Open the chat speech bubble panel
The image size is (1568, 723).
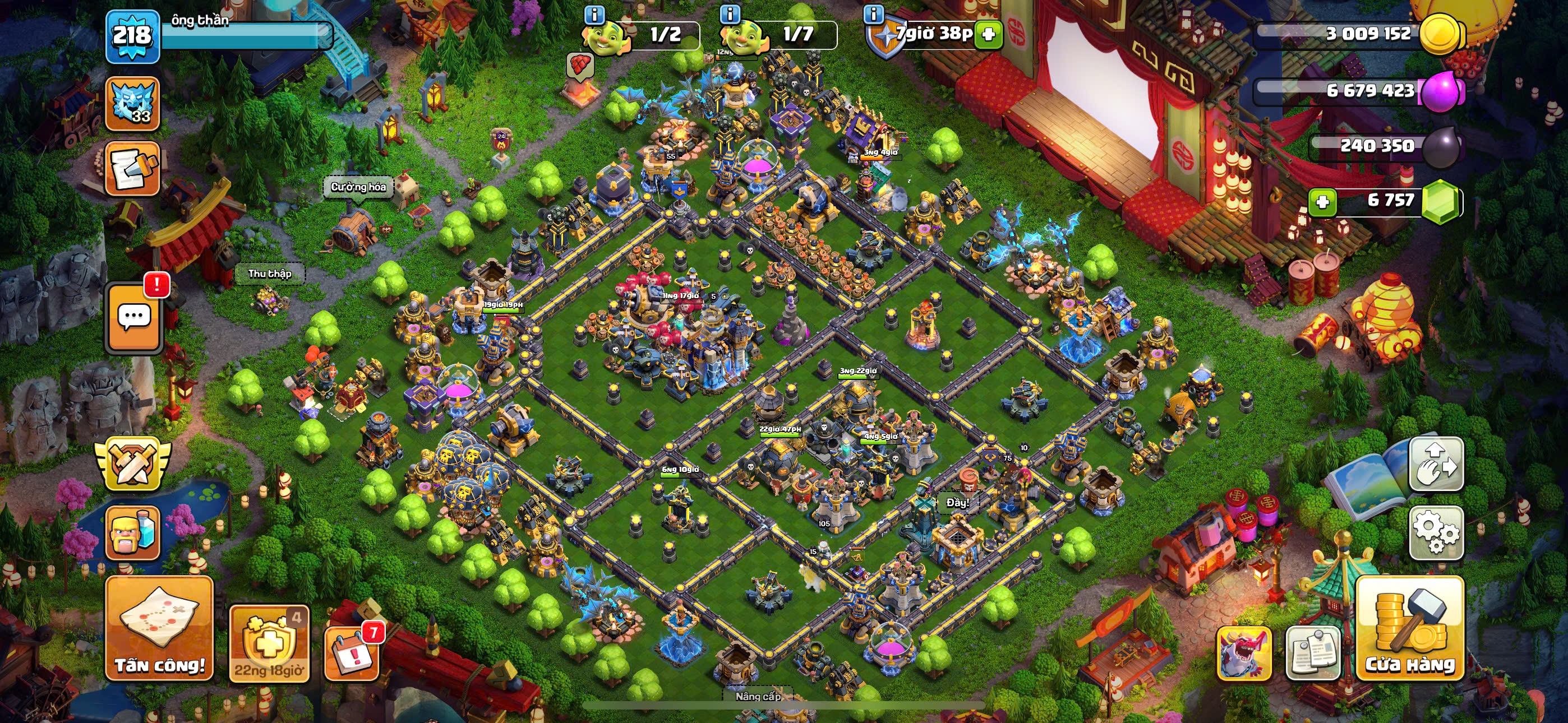134,318
